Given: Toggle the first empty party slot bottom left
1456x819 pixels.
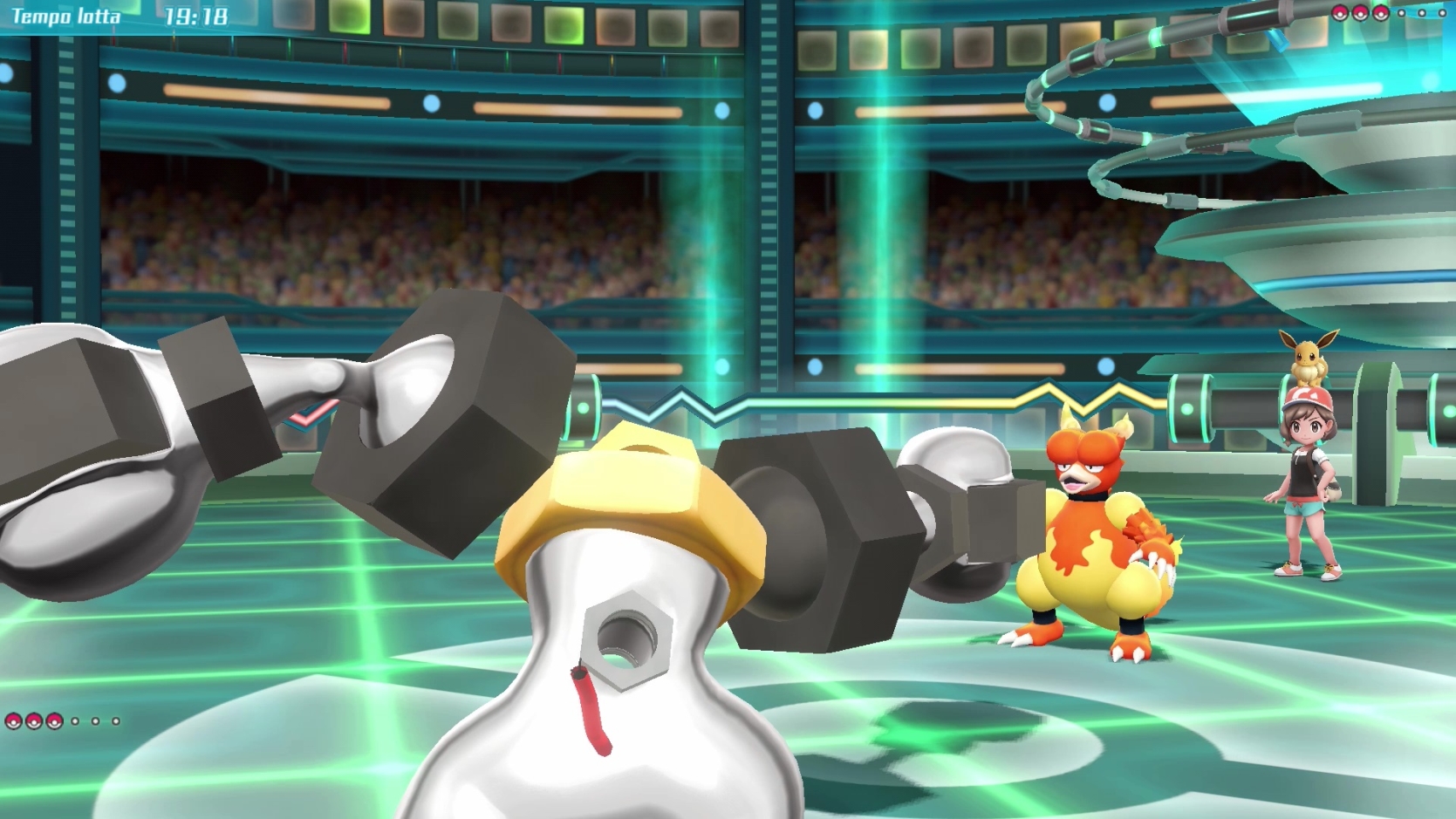Looking at the screenshot, I should pos(75,721).
